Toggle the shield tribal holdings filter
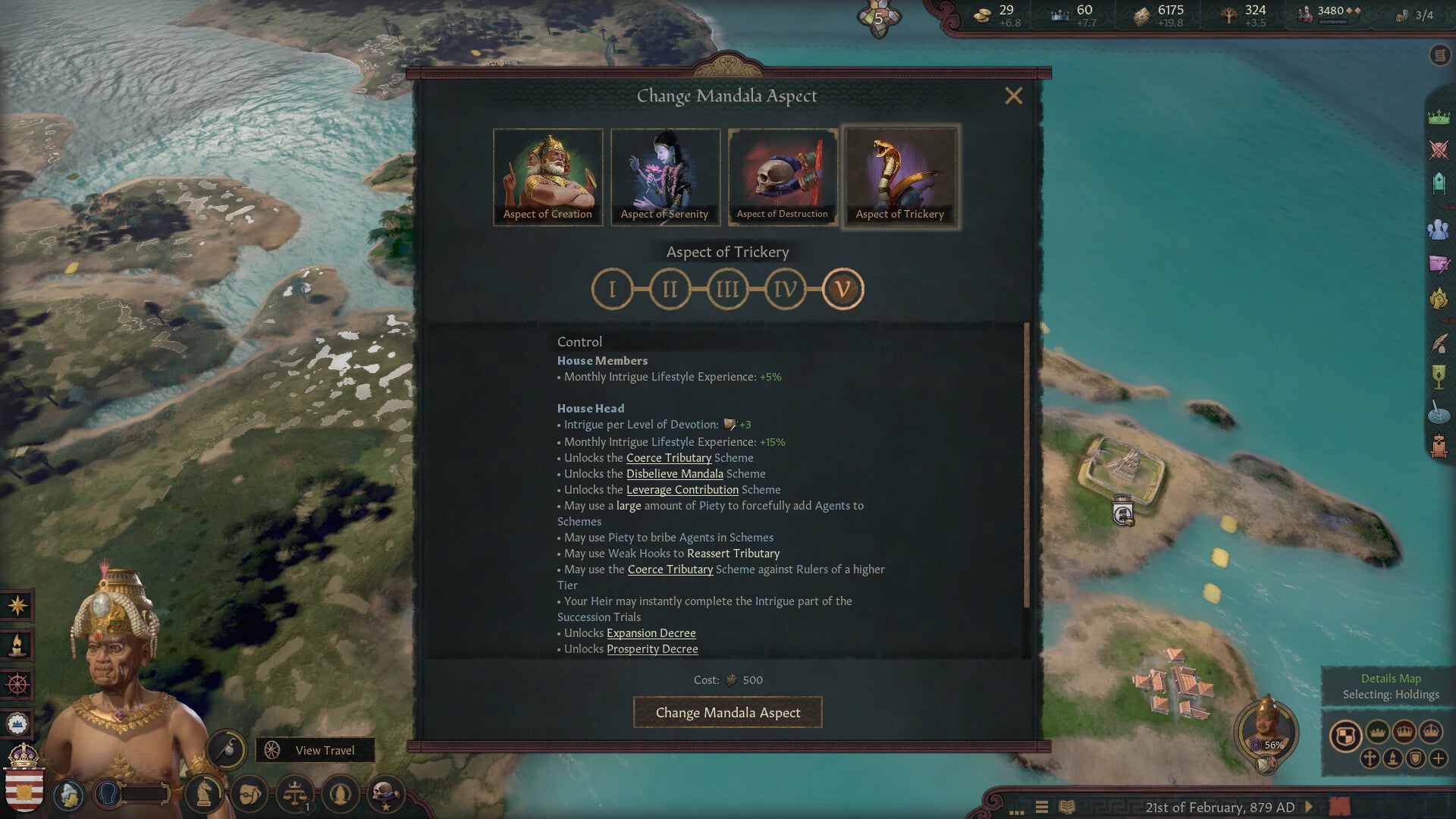The image size is (1456, 819). [1416, 759]
